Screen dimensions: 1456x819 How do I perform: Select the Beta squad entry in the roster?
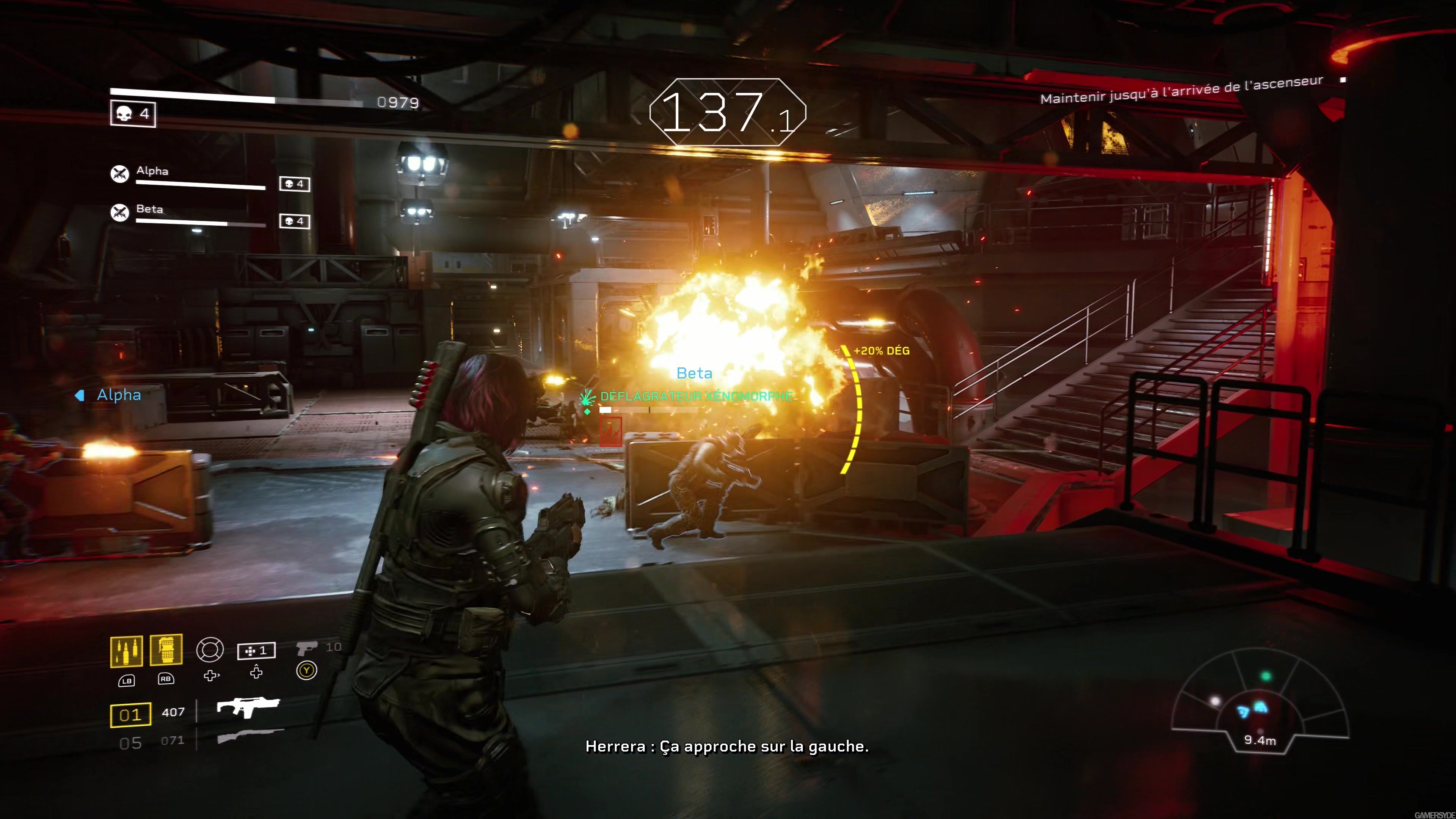[x=149, y=210]
